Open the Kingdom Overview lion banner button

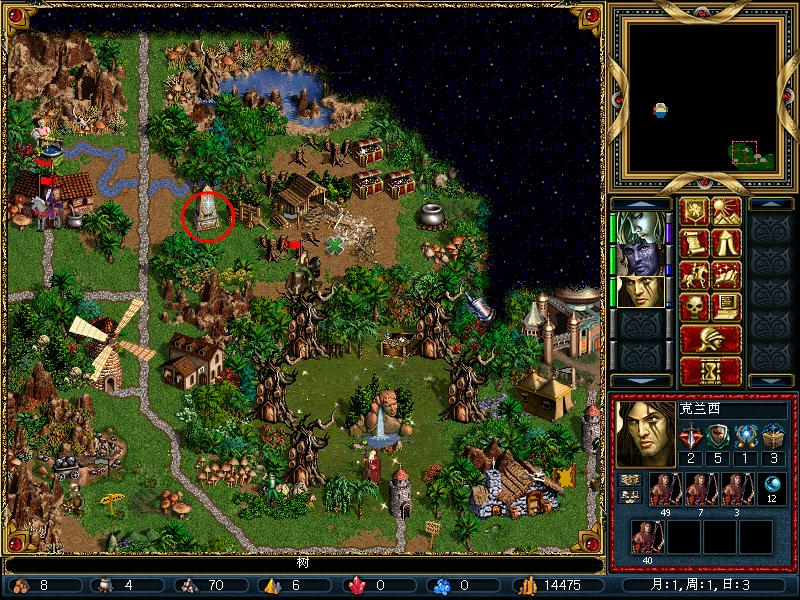[694, 211]
